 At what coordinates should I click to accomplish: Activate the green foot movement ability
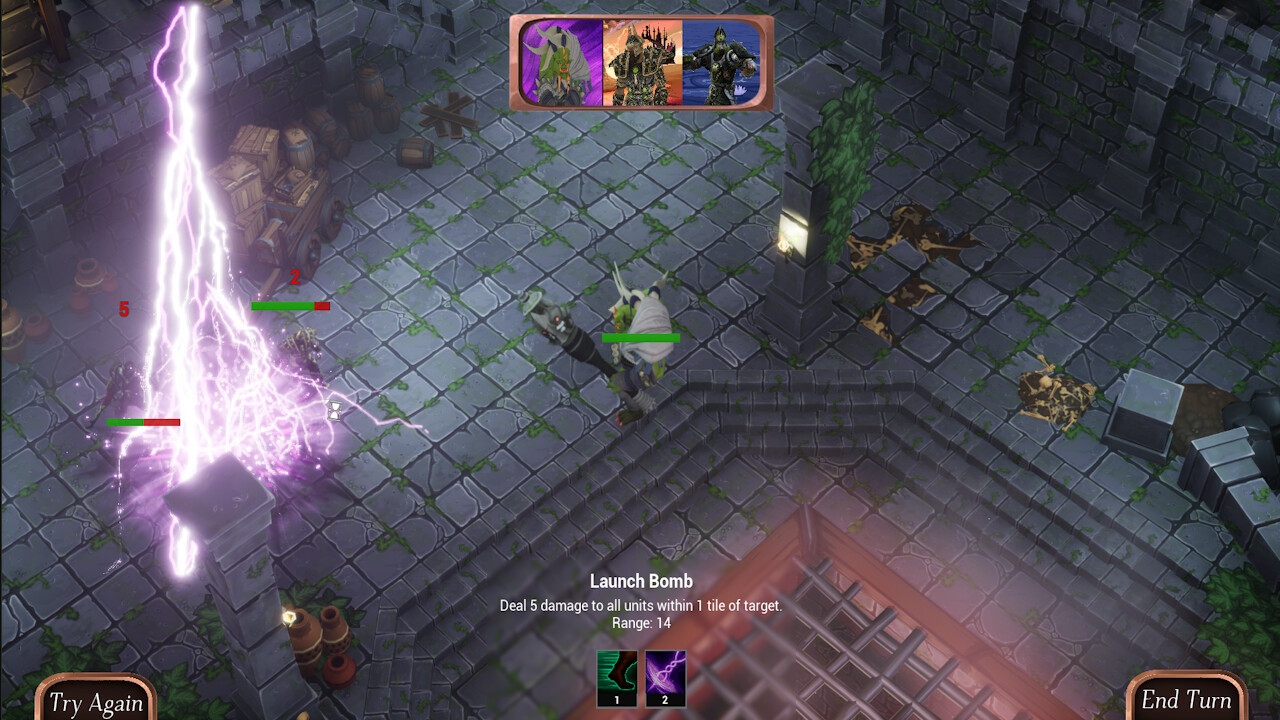616,677
